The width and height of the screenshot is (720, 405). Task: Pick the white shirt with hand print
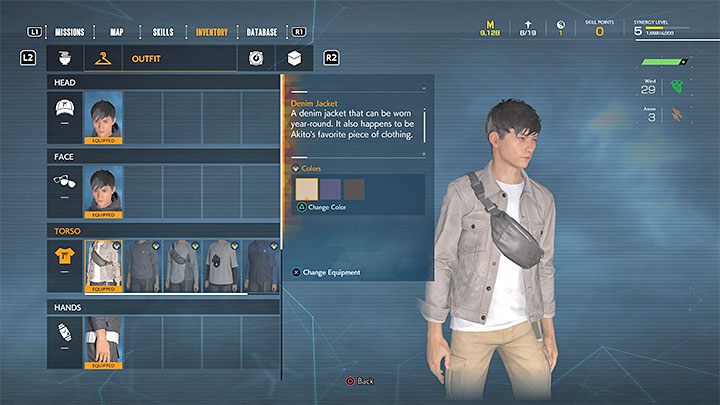[x=223, y=266]
